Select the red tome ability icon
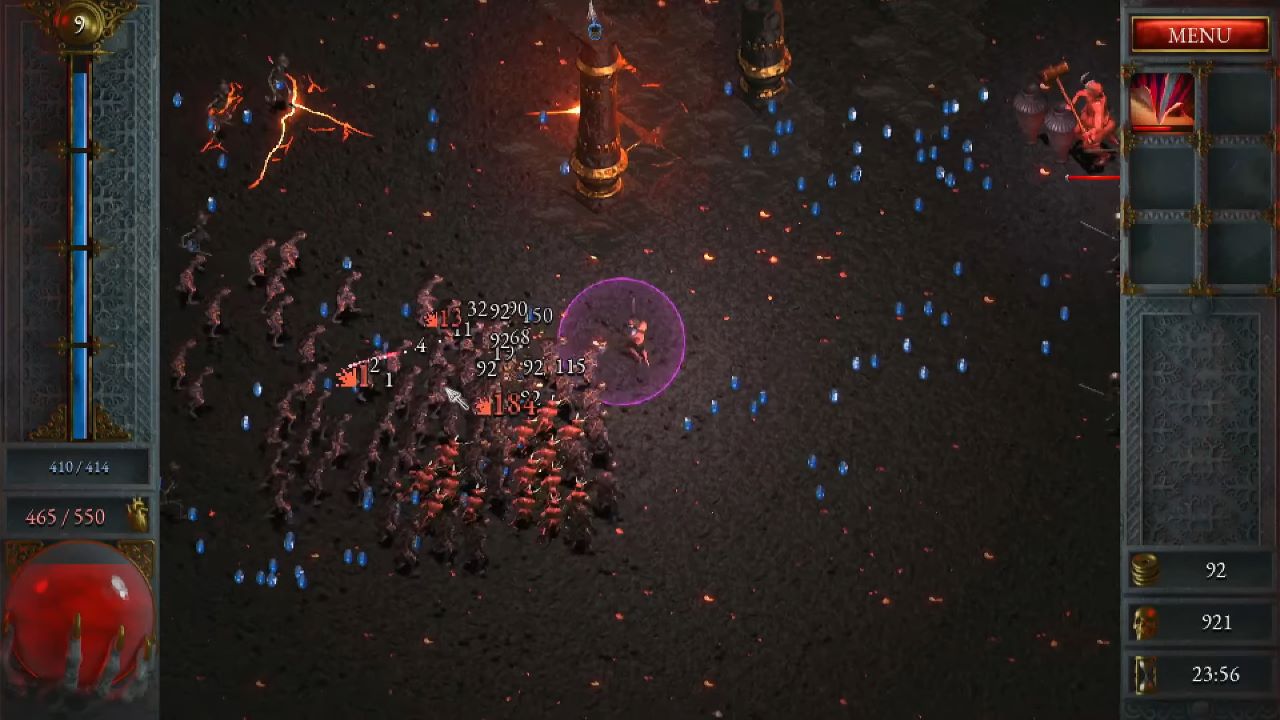This screenshot has height=720, width=1280. click(x=1160, y=101)
